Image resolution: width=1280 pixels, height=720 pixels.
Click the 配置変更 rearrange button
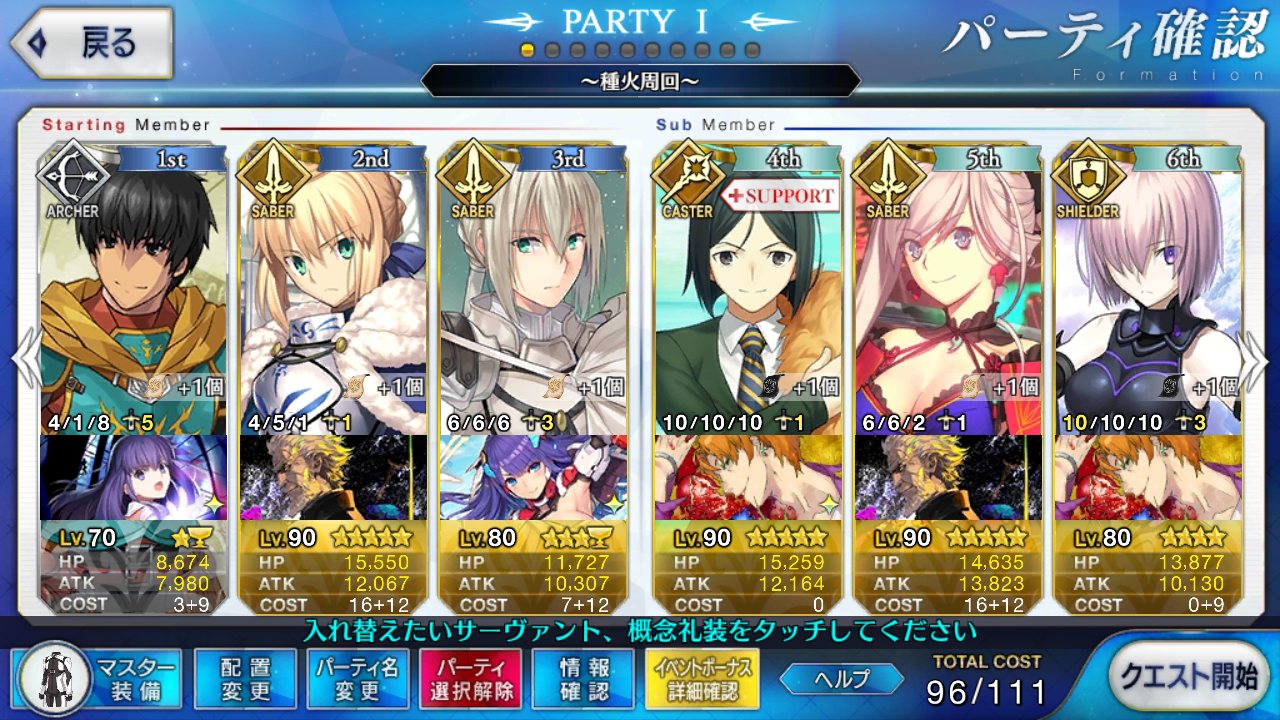[245, 678]
